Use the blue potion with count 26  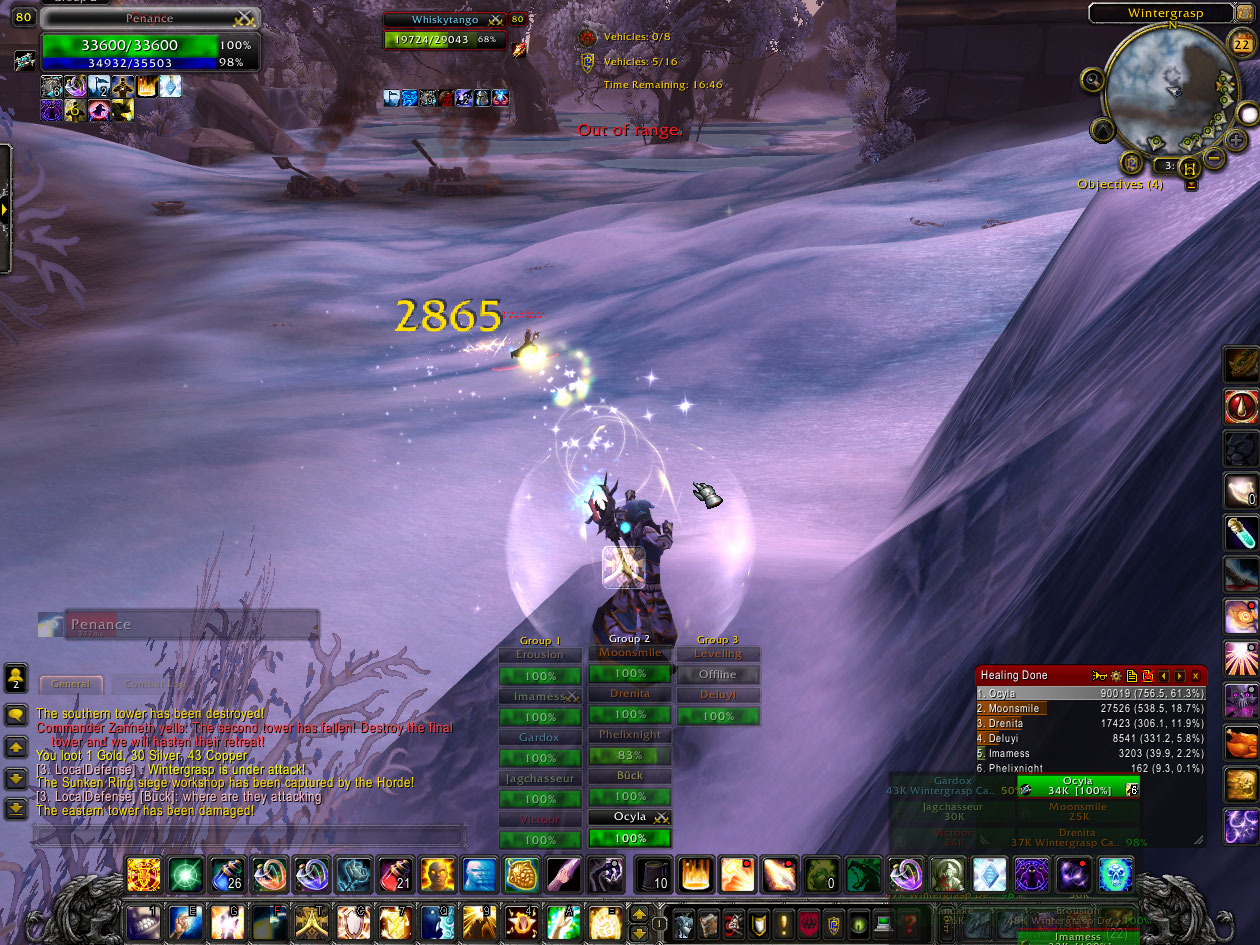[x=228, y=875]
